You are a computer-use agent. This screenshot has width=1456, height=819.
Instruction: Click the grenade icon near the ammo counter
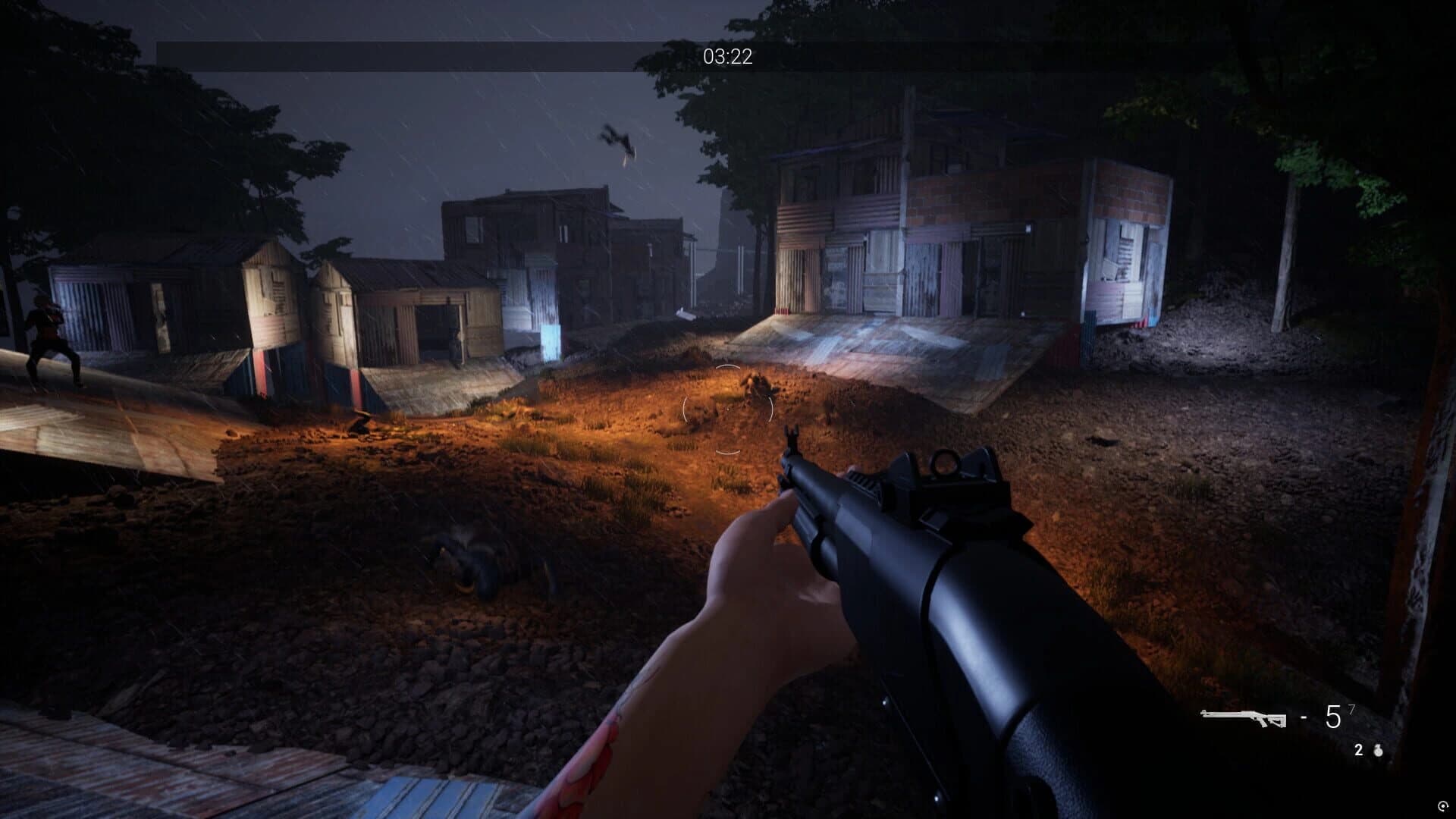1378,751
